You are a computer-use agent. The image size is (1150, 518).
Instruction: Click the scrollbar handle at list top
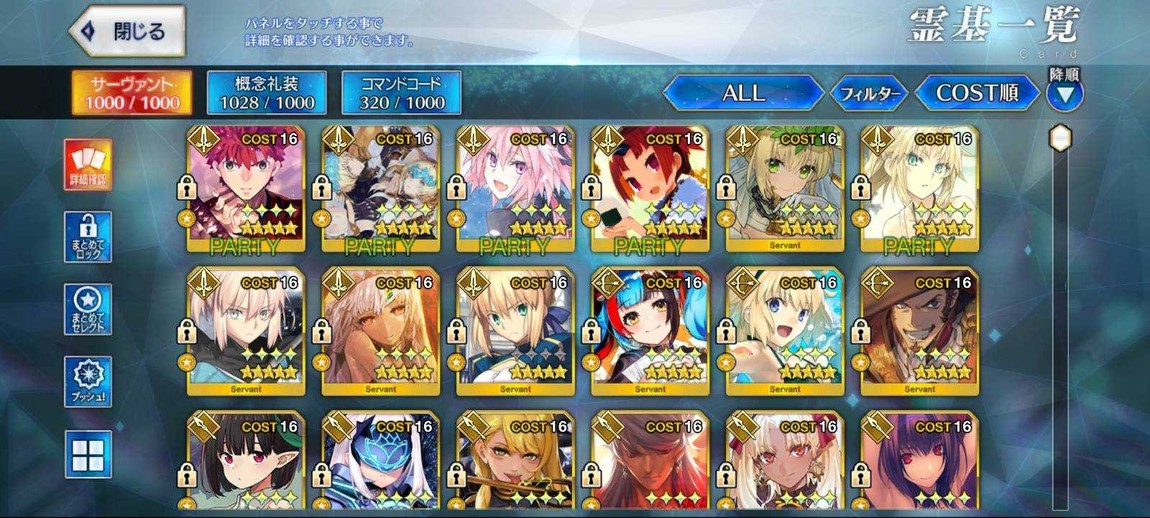pyautogui.click(x=1061, y=137)
